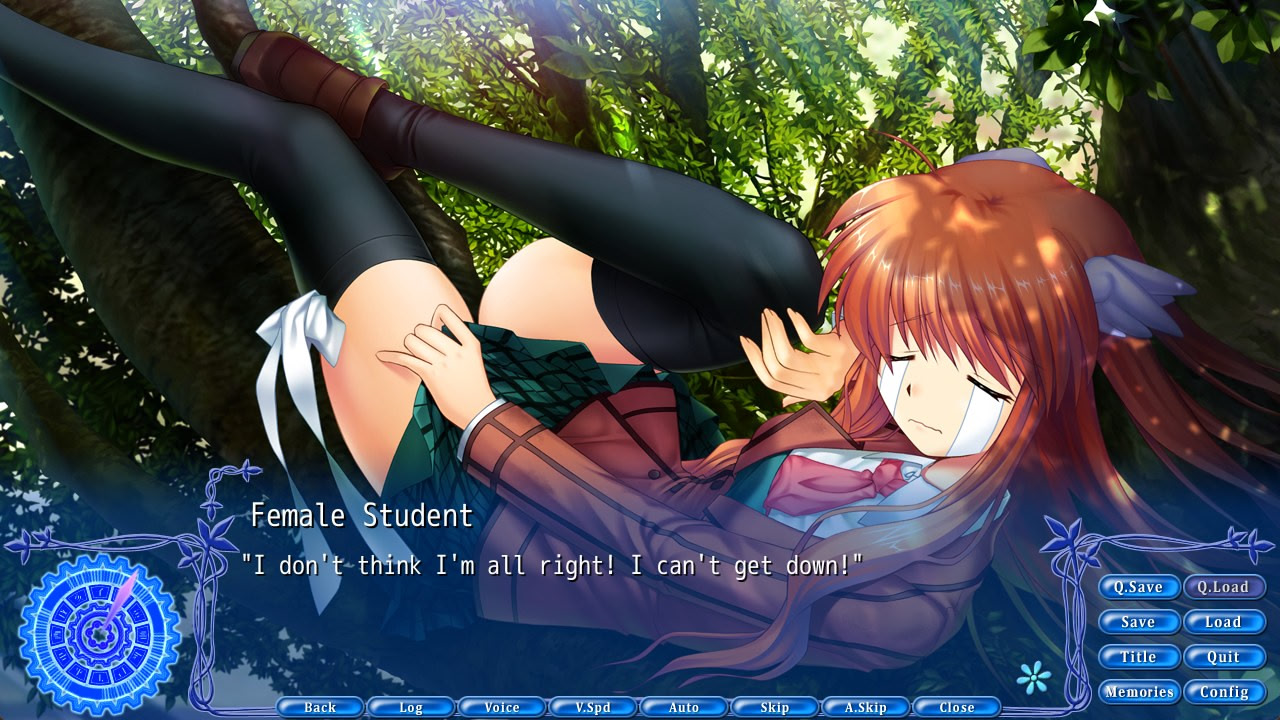Toggle A.Skip auto-skip mode
This screenshot has height=720, width=1280.
pos(866,707)
